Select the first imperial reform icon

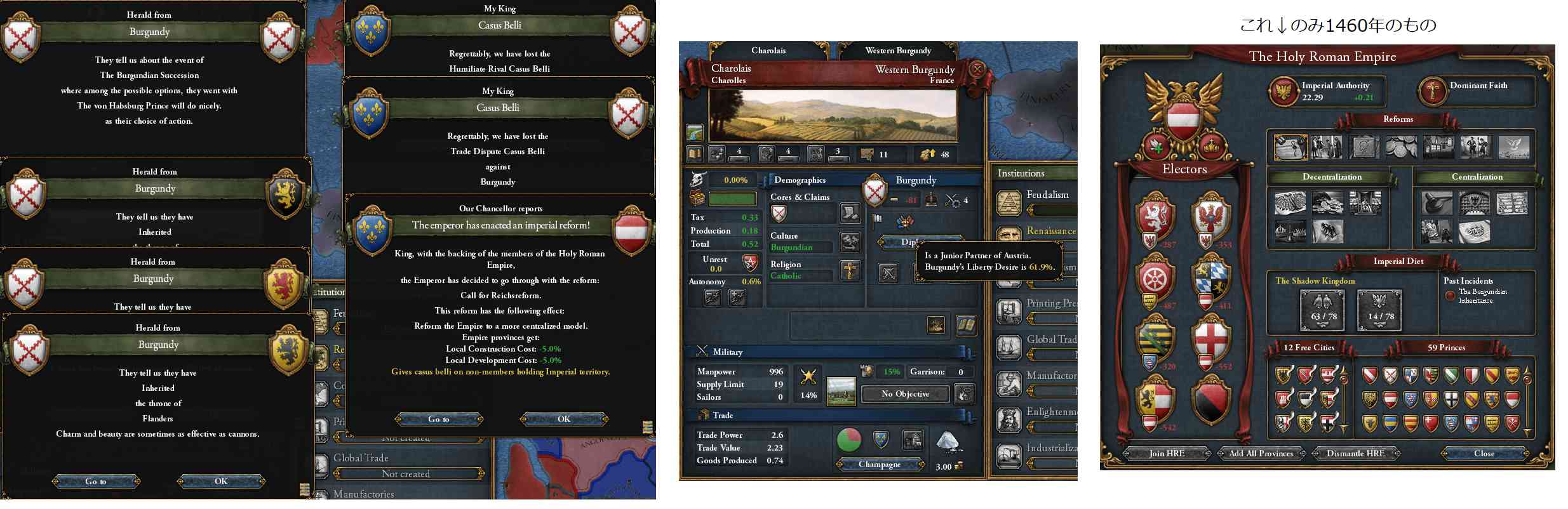tap(1290, 147)
